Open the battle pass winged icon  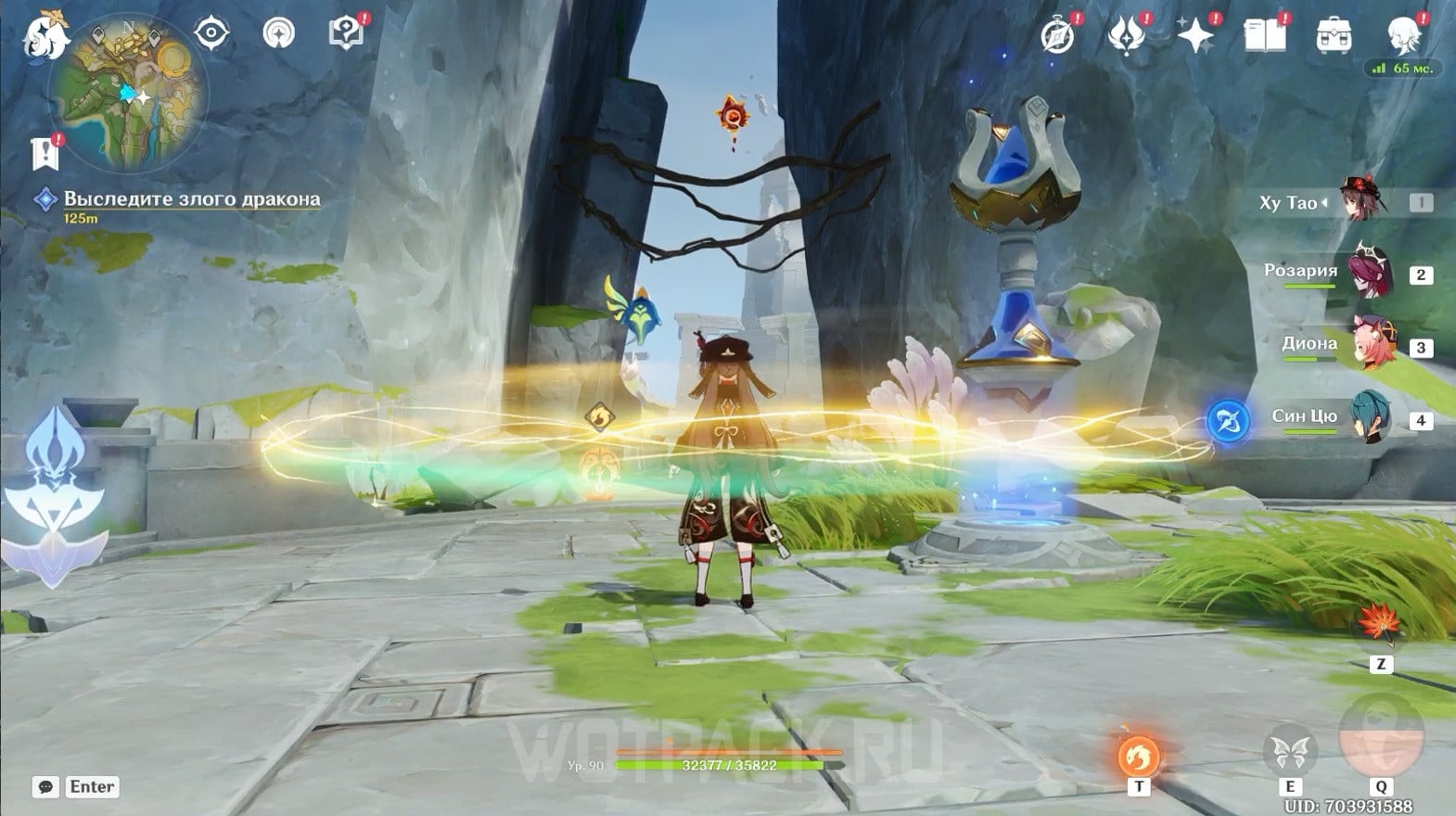click(1126, 36)
